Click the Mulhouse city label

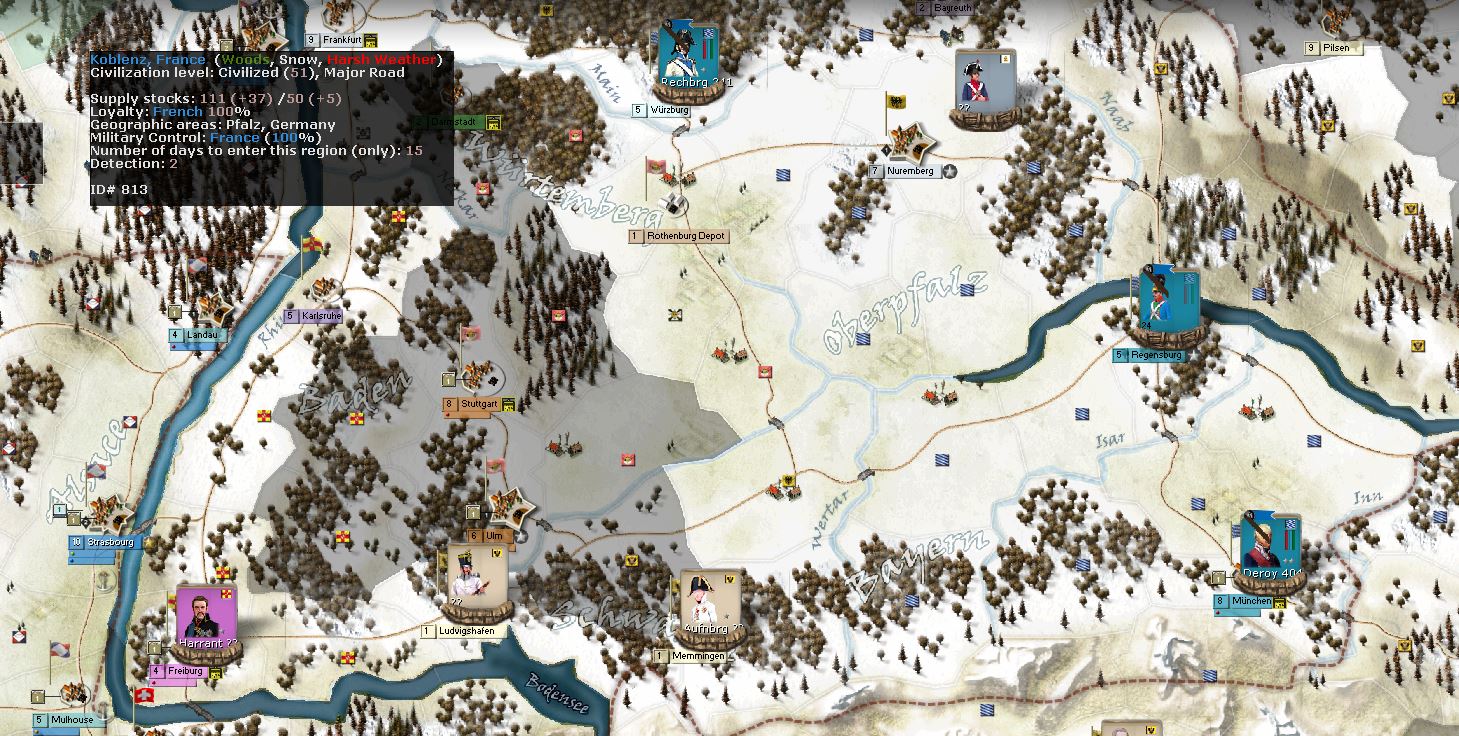(72, 720)
